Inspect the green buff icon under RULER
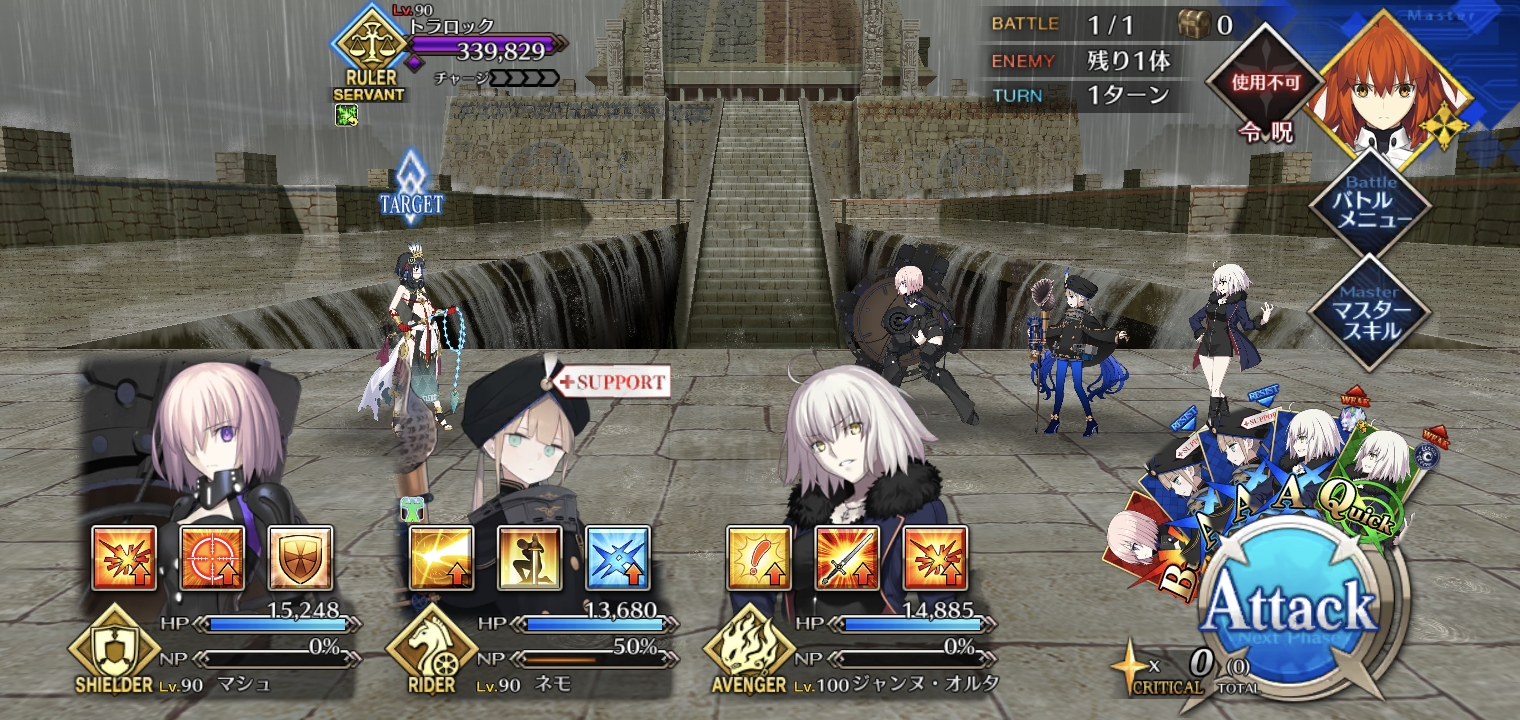 (347, 115)
